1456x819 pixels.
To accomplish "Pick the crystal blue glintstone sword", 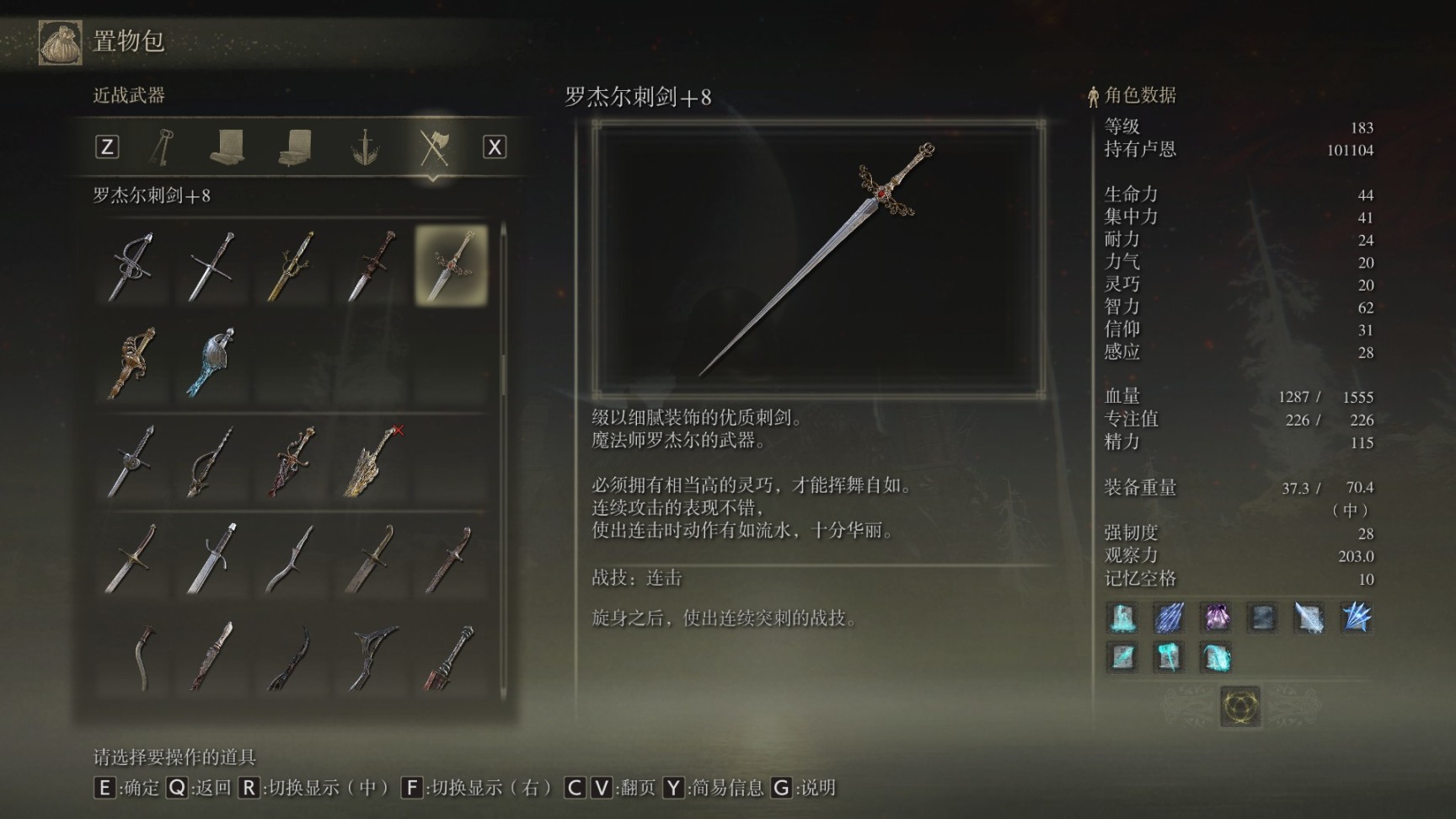I will tap(211, 363).
